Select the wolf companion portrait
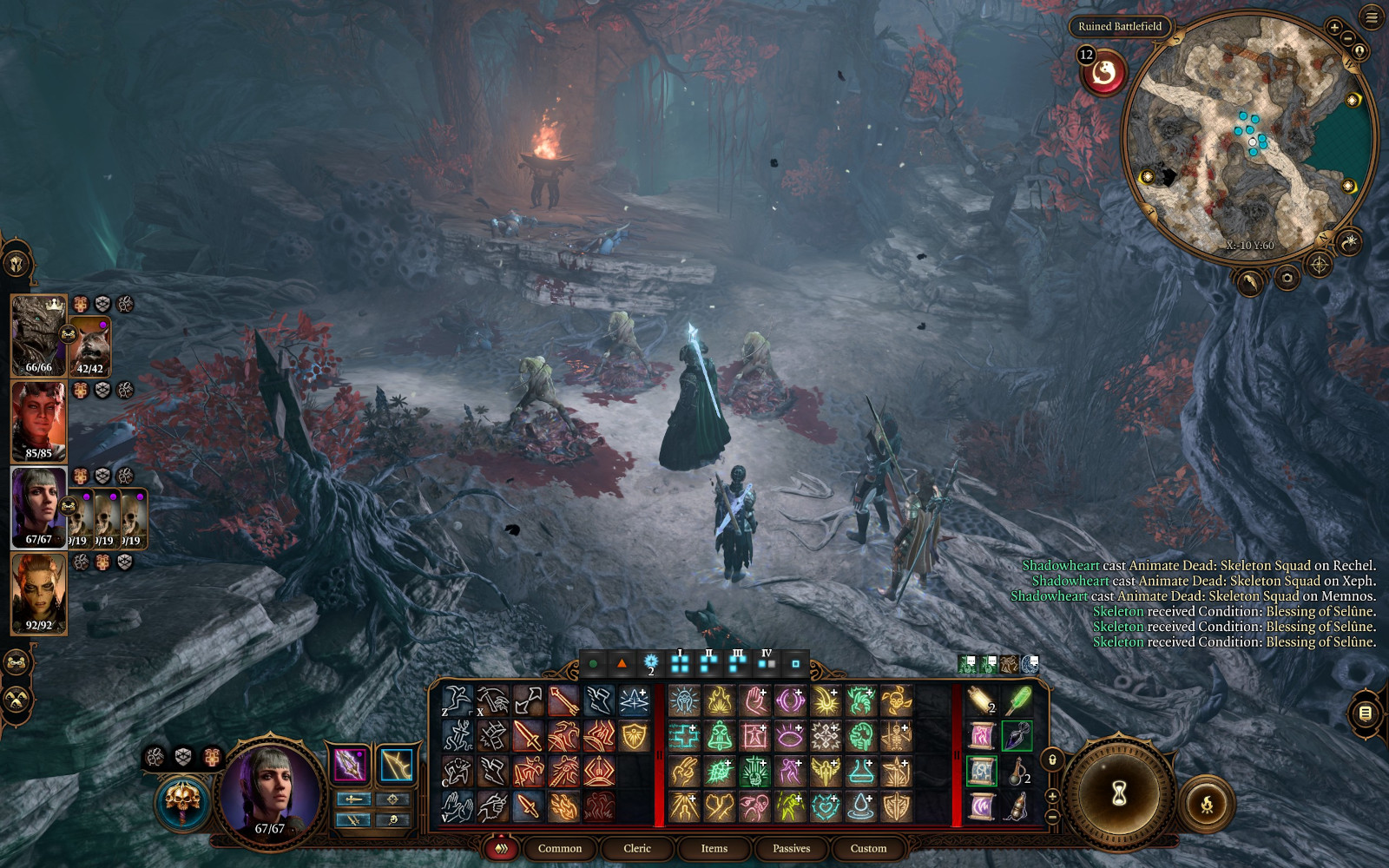Viewport: 1389px width, 868px height. pos(89,346)
